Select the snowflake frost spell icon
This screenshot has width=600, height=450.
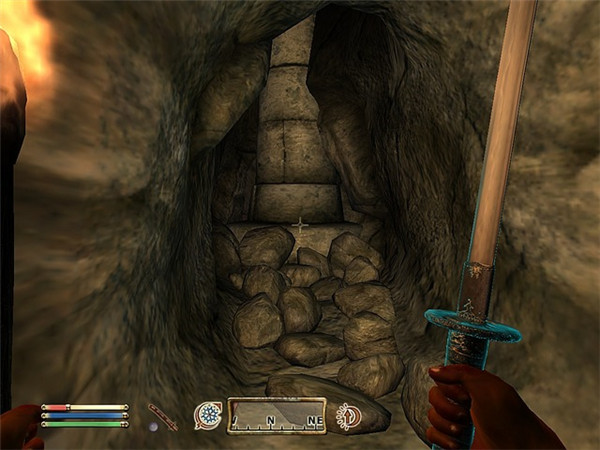[208, 414]
